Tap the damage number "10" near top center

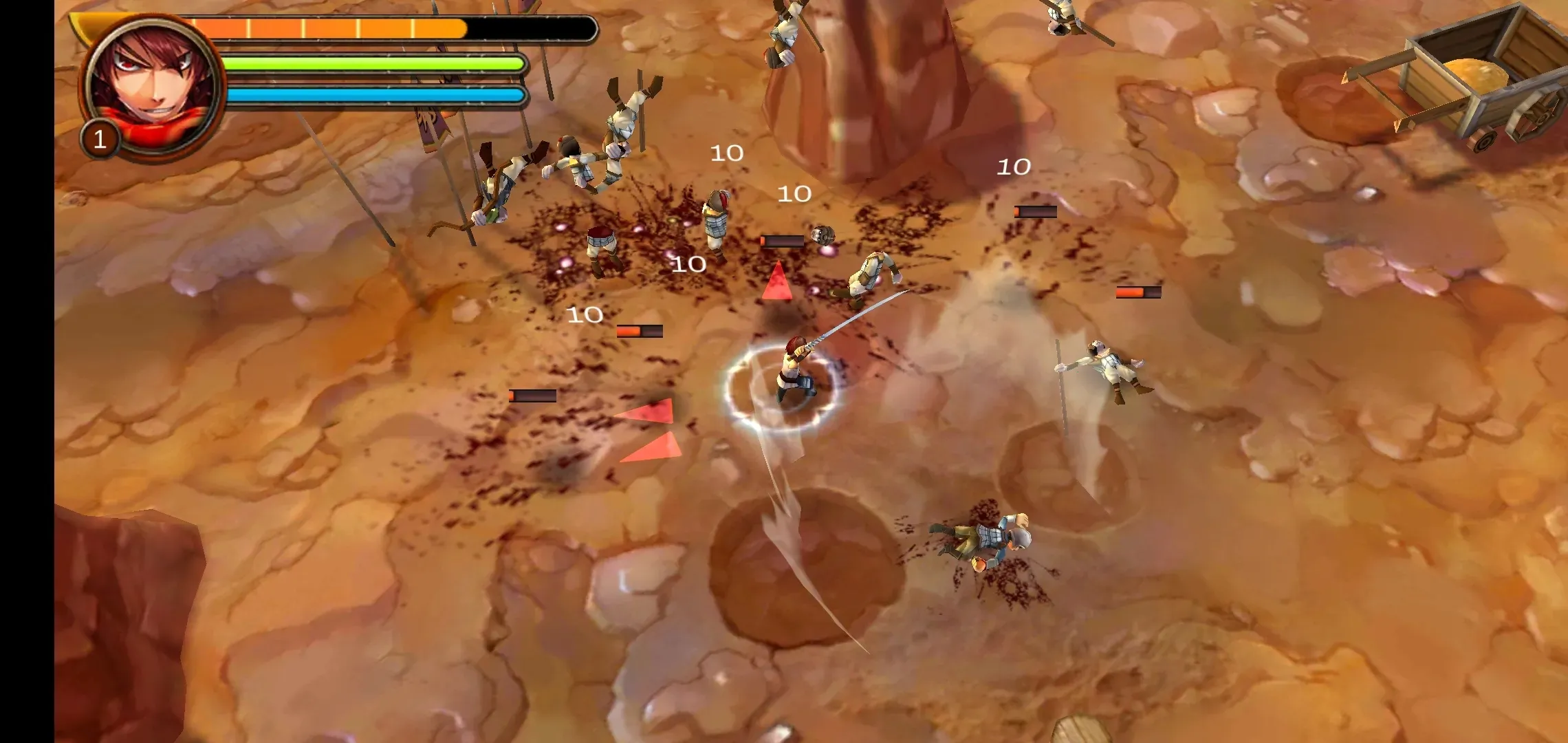tap(727, 153)
